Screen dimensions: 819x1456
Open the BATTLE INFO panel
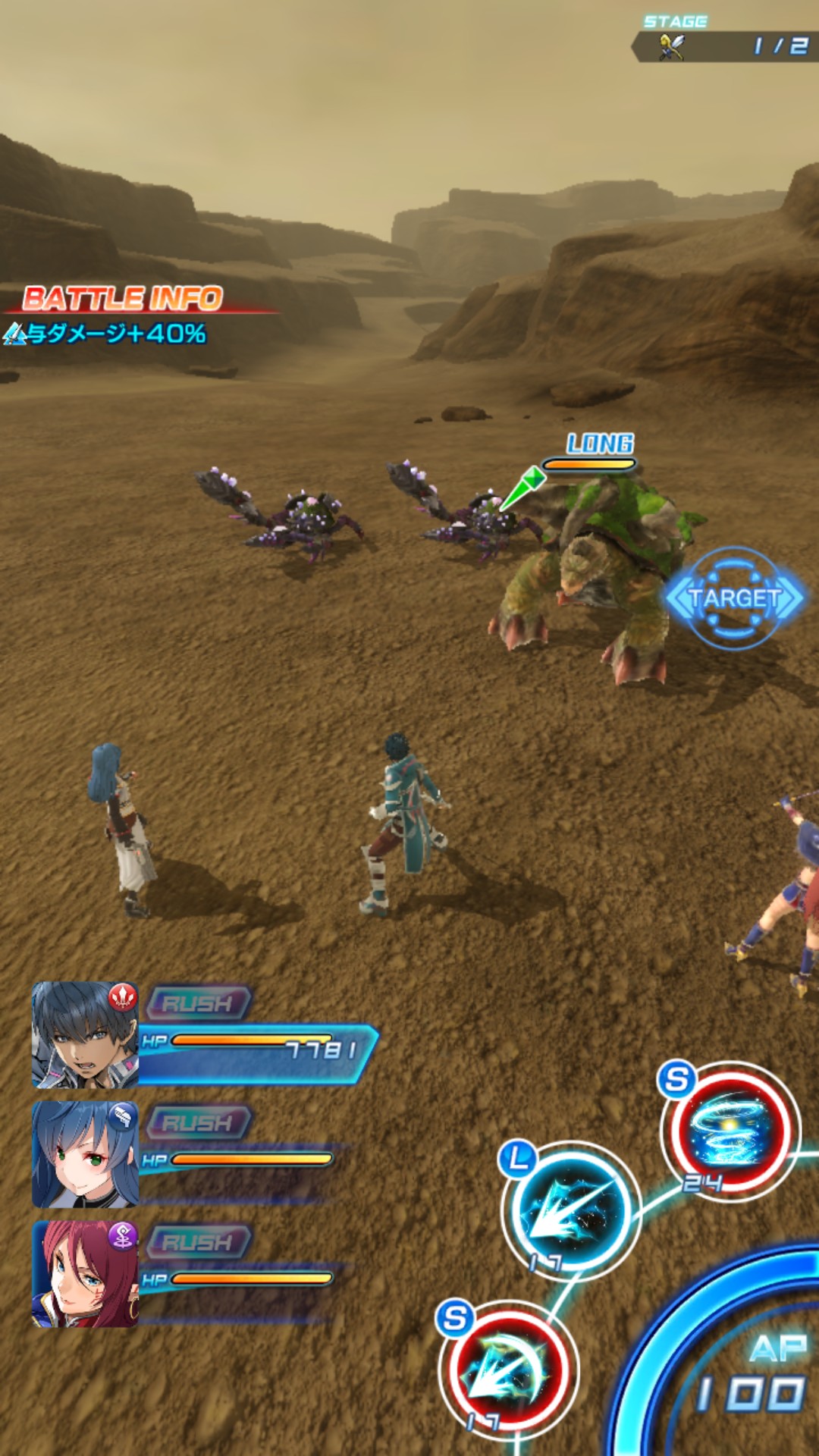pyautogui.click(x=123, y=299)
